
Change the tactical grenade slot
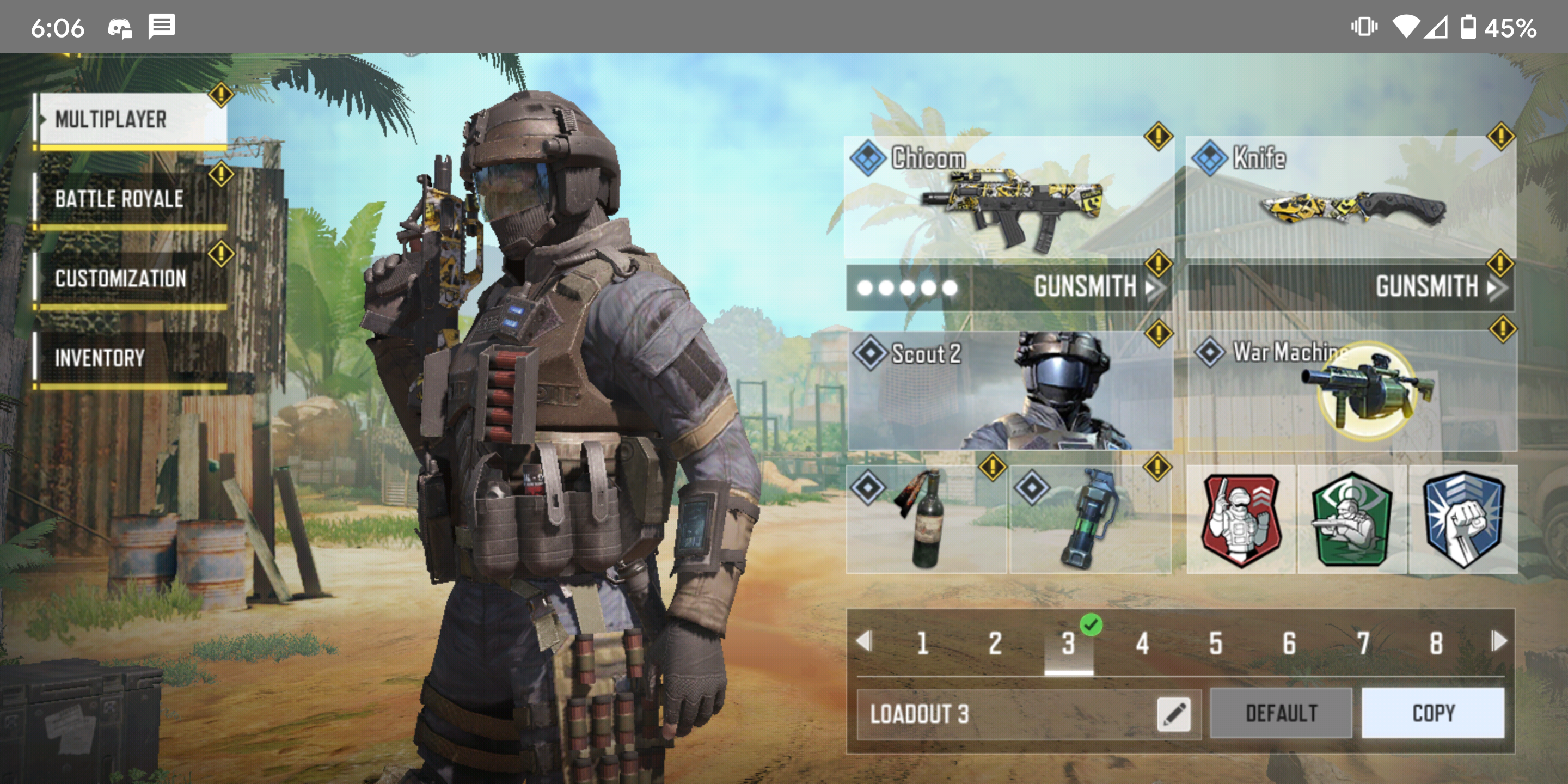click(x=1089, y=519)
